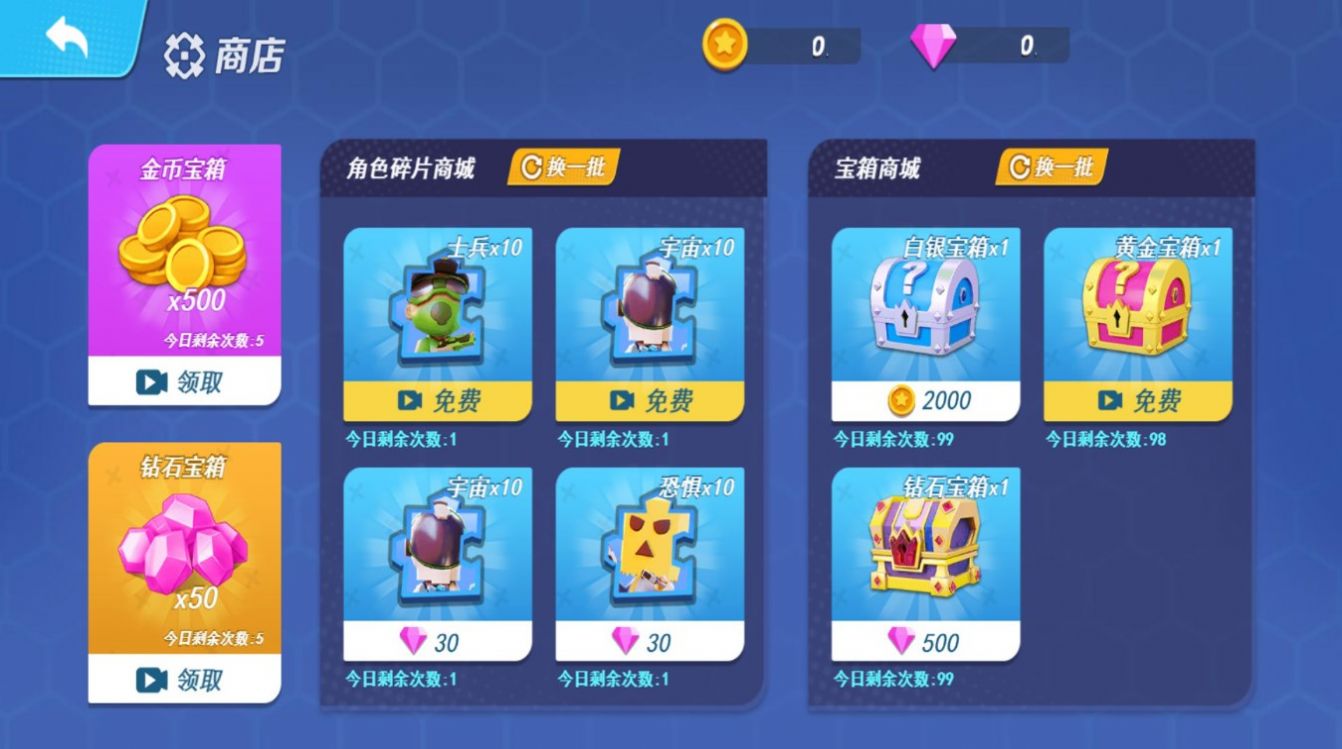Claim the 金币宝箱 x500 coin reward

point(184,381)
